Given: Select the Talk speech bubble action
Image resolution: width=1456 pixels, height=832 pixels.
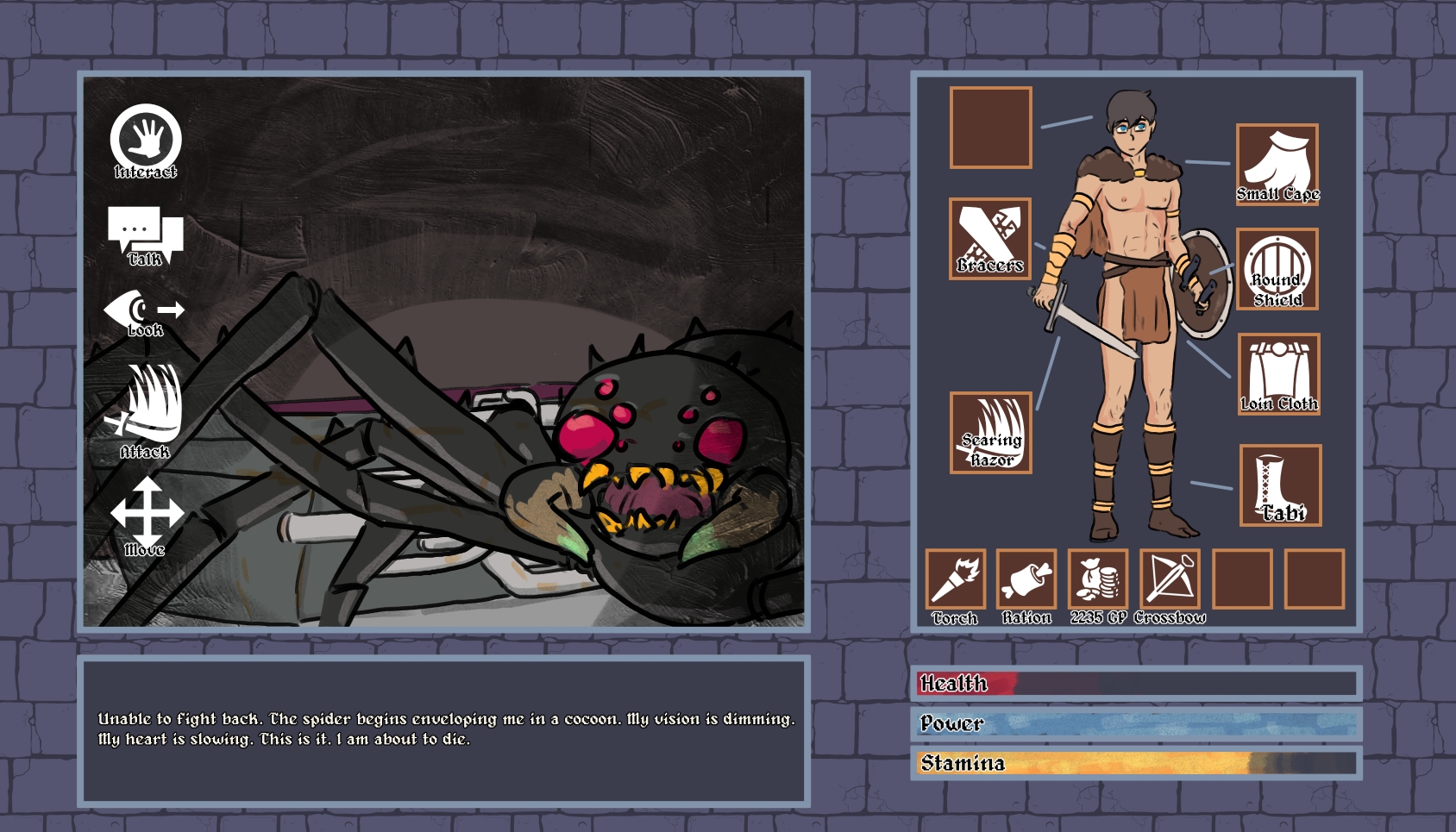Looking at the screenshot, I should click(145, 235).
